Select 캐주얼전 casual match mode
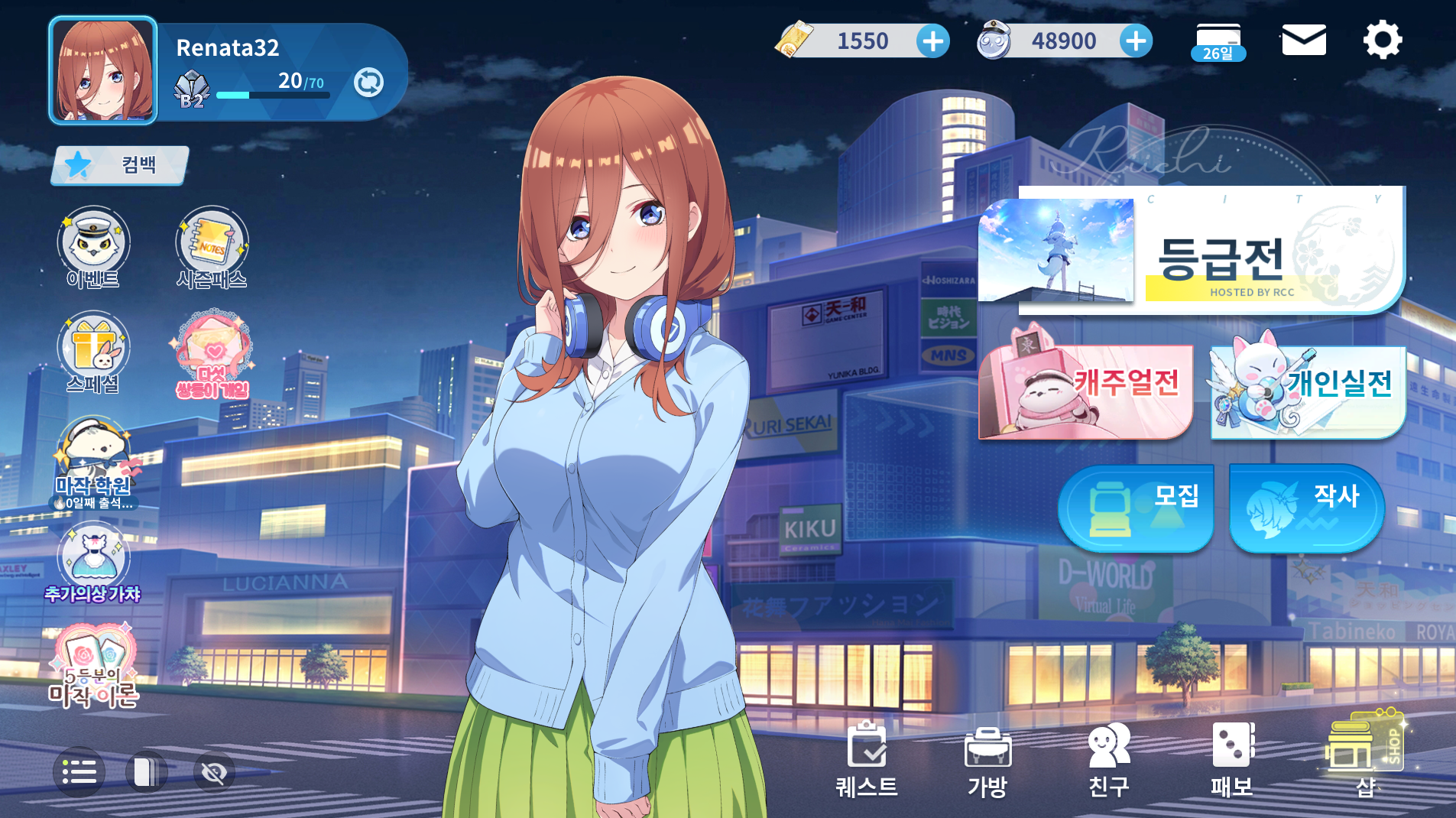1456x818 pixels. coord(1085,391)
